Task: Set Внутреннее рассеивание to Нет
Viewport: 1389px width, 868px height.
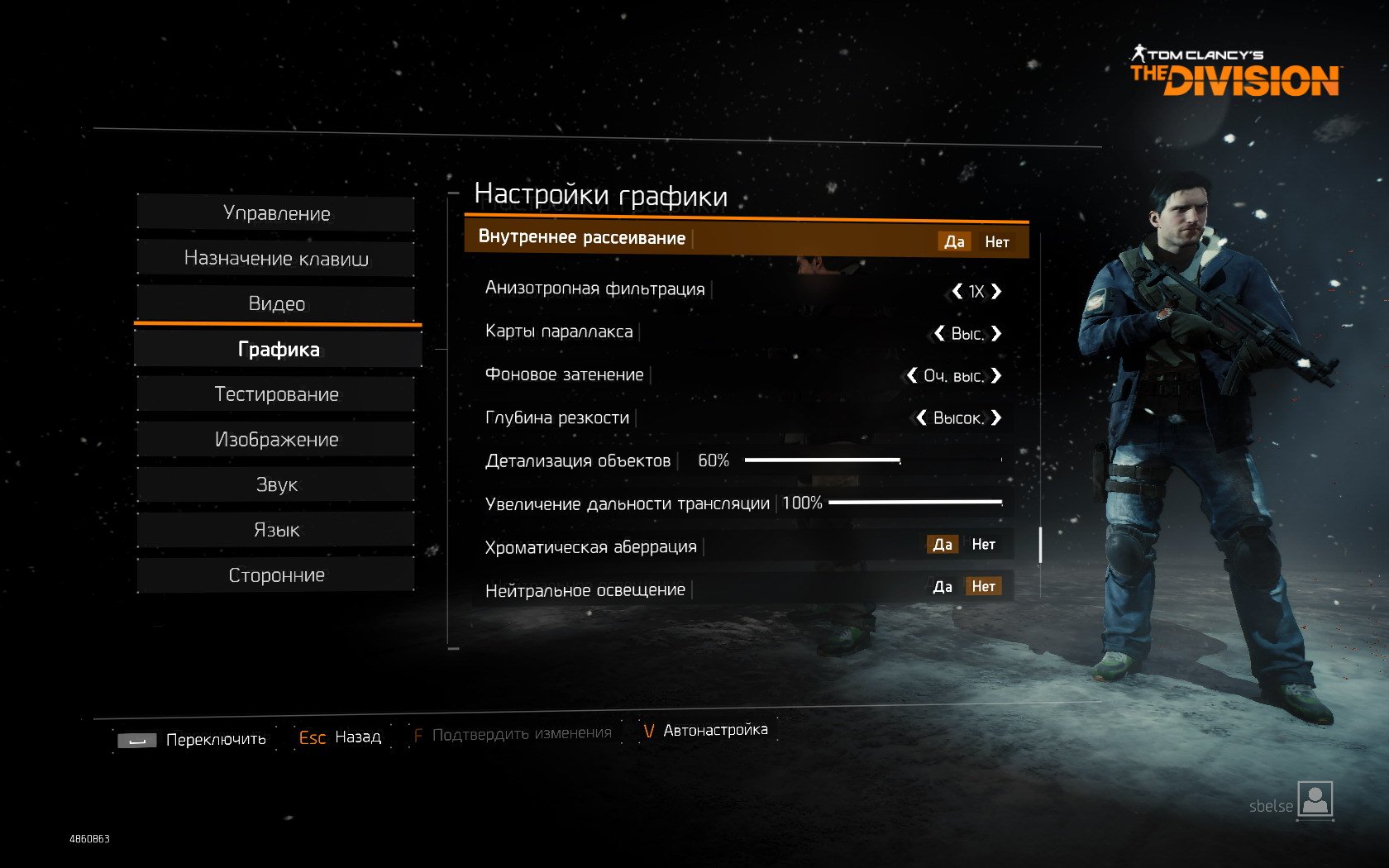Action: (996, 242)
